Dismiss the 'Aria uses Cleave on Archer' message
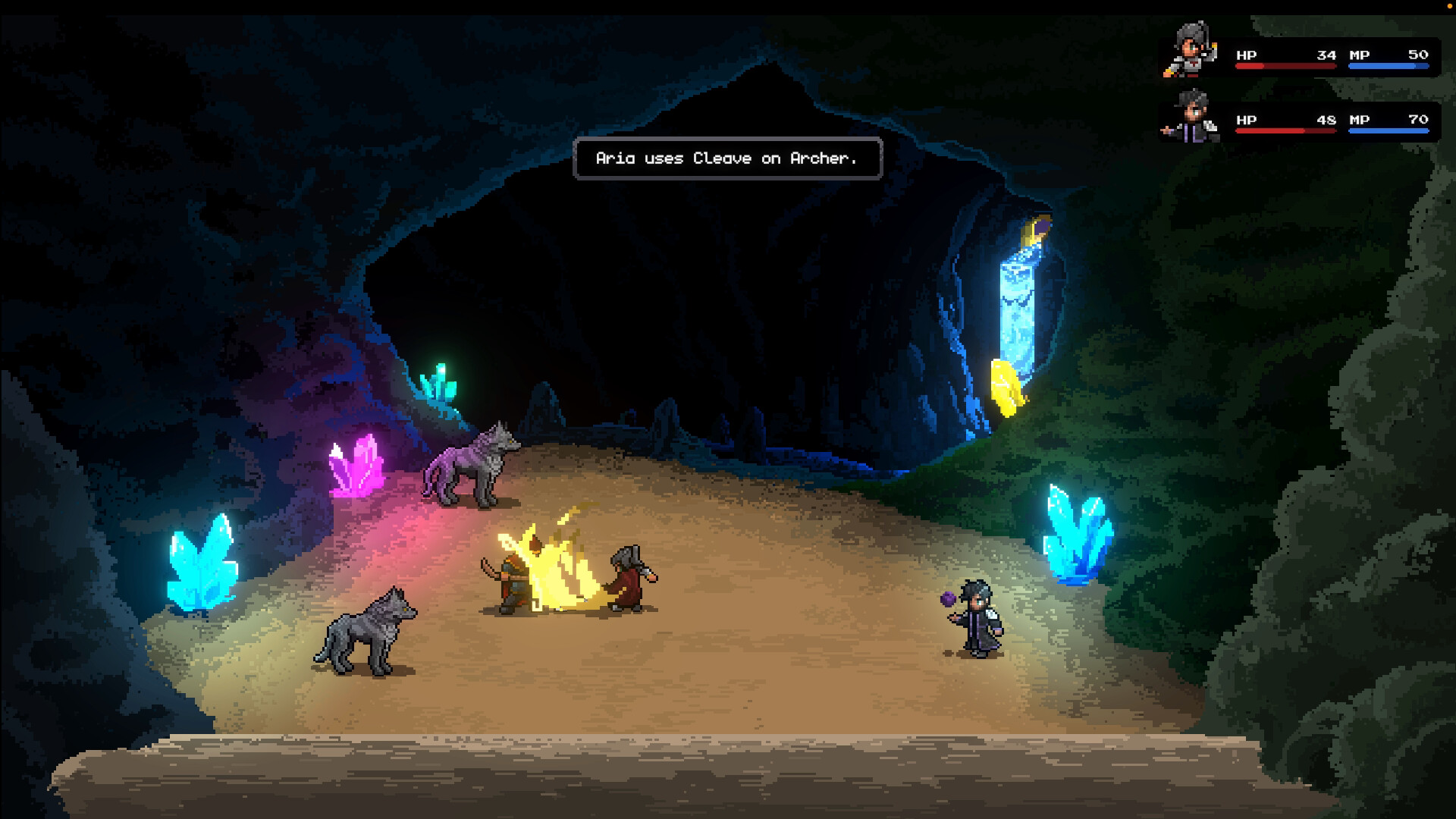1456x819 pixels. 726,158
